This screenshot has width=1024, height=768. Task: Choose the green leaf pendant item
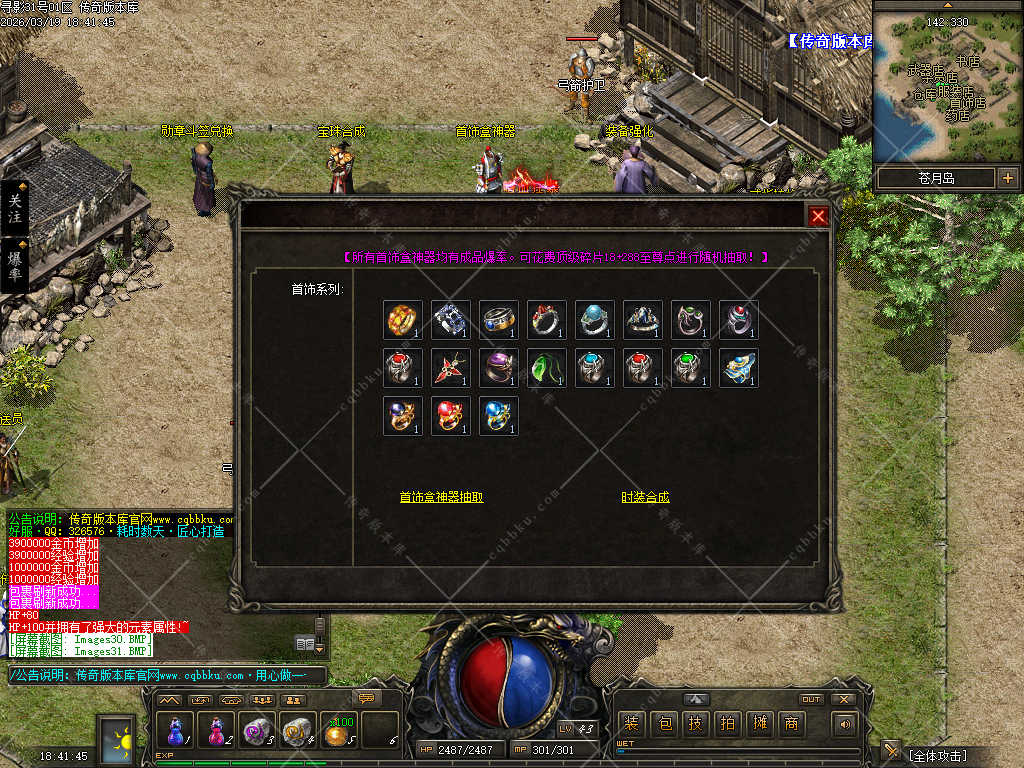[547, 368]
